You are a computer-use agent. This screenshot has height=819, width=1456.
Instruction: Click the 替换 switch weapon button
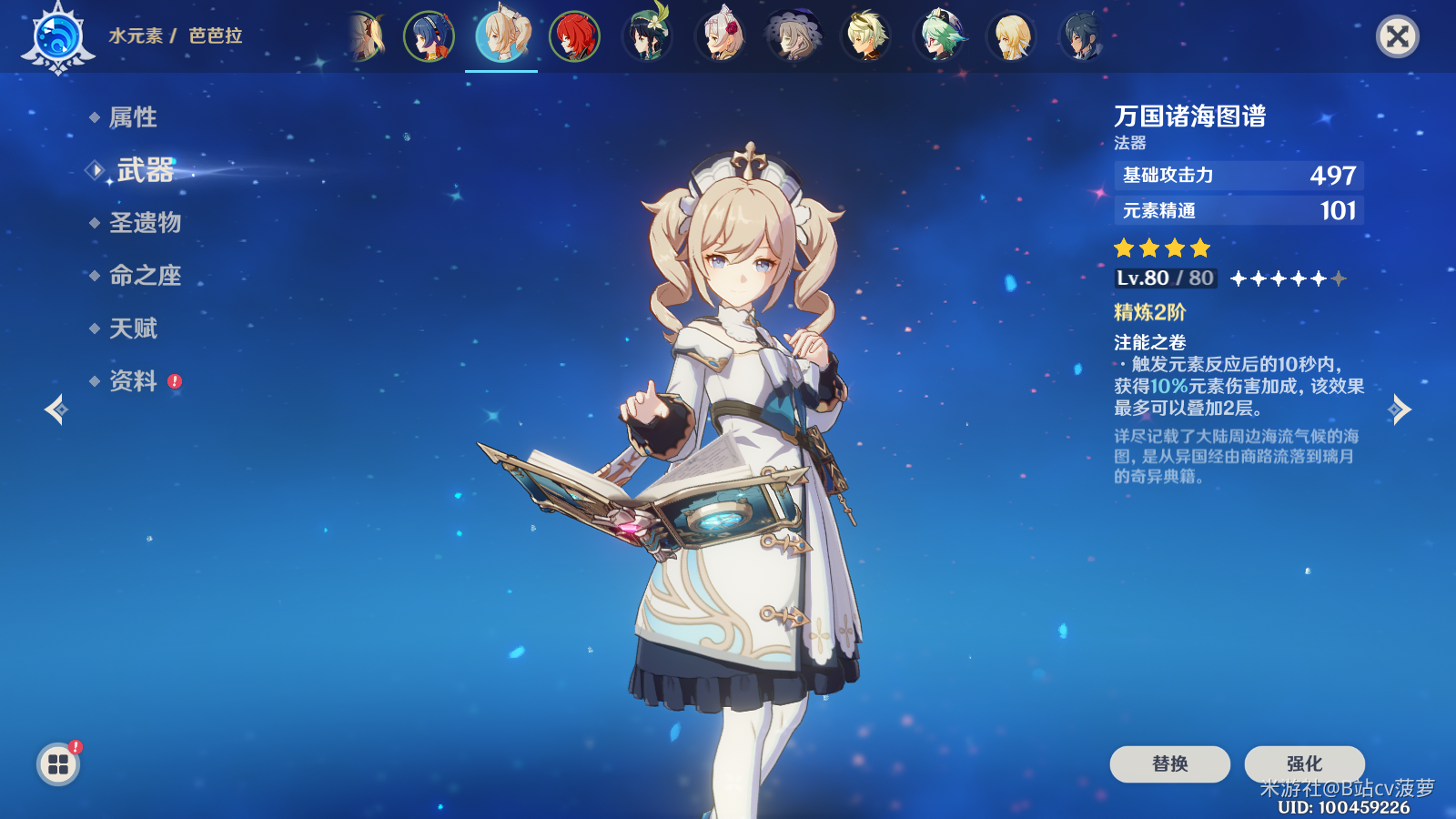(1169, 763)
